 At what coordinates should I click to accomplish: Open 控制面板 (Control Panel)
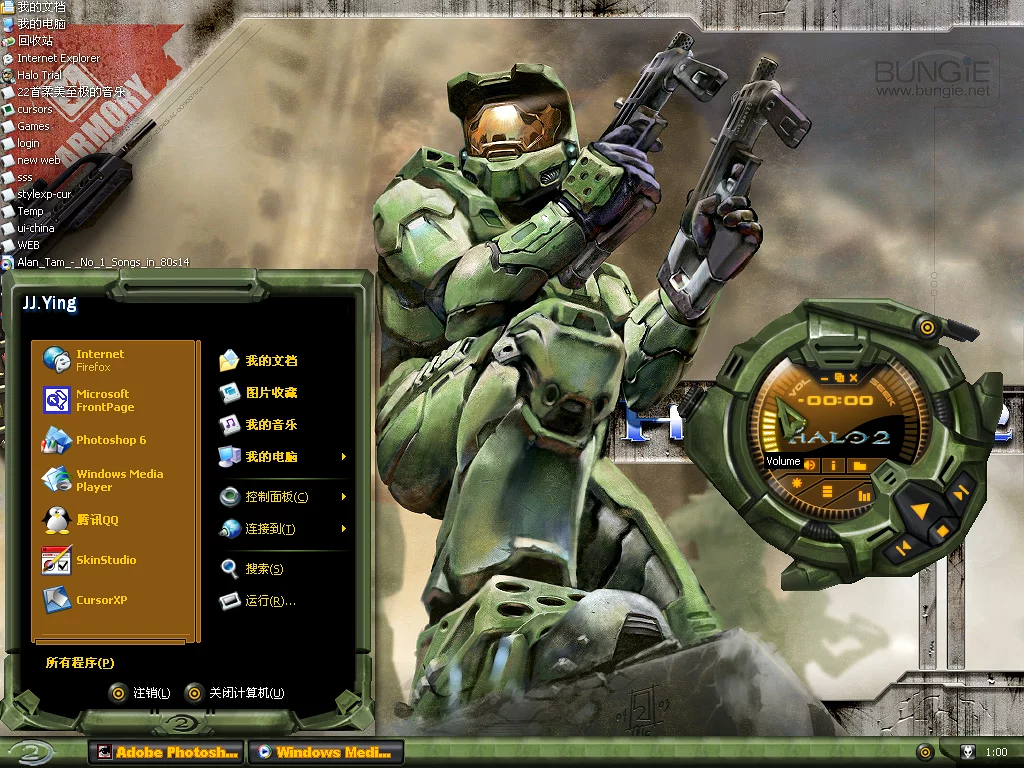pos(275,497)
